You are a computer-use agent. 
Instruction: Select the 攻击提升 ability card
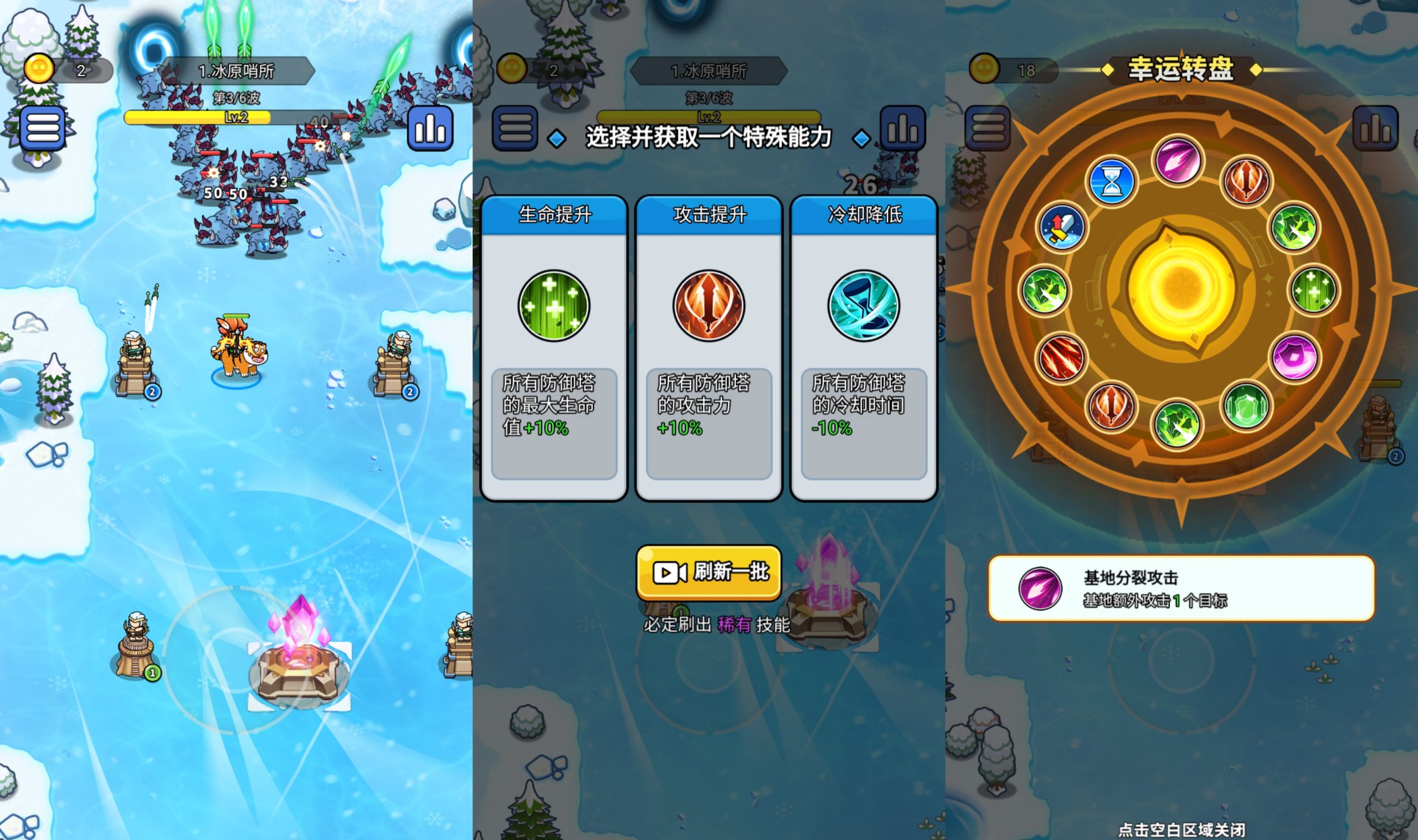[x=708, y=348]
